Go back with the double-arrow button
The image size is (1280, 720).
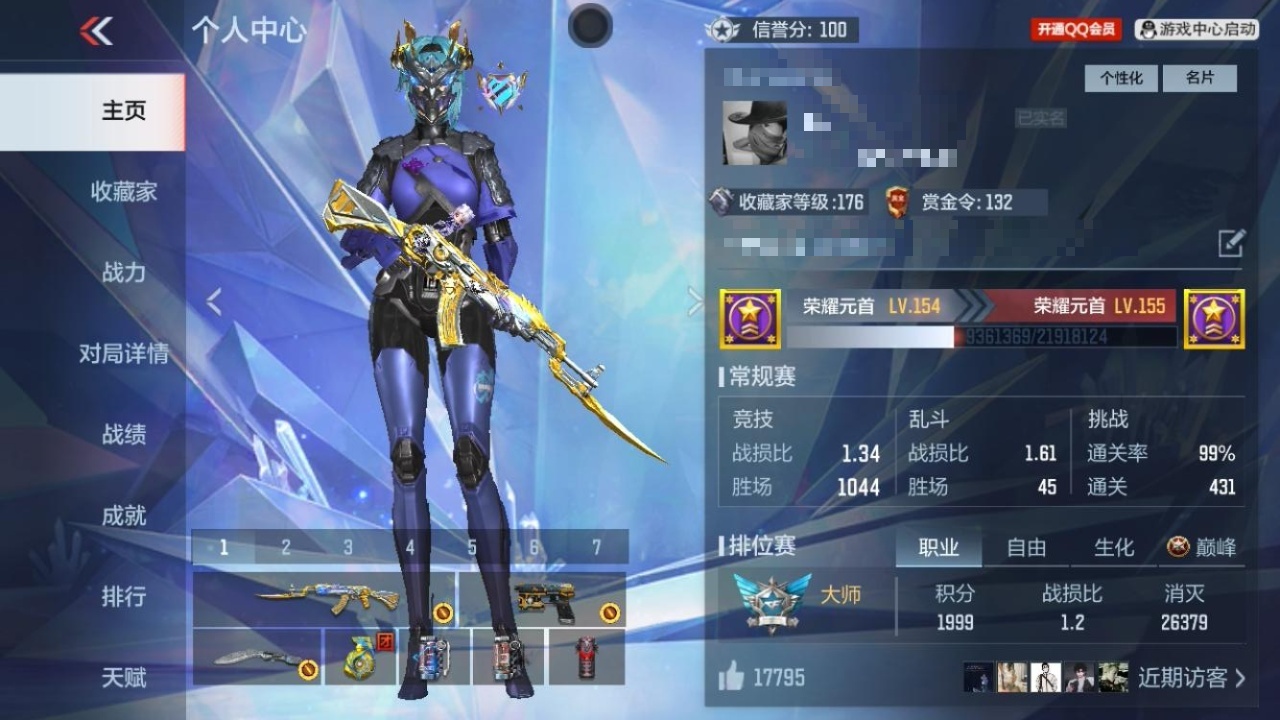click(x=96, y=31)
